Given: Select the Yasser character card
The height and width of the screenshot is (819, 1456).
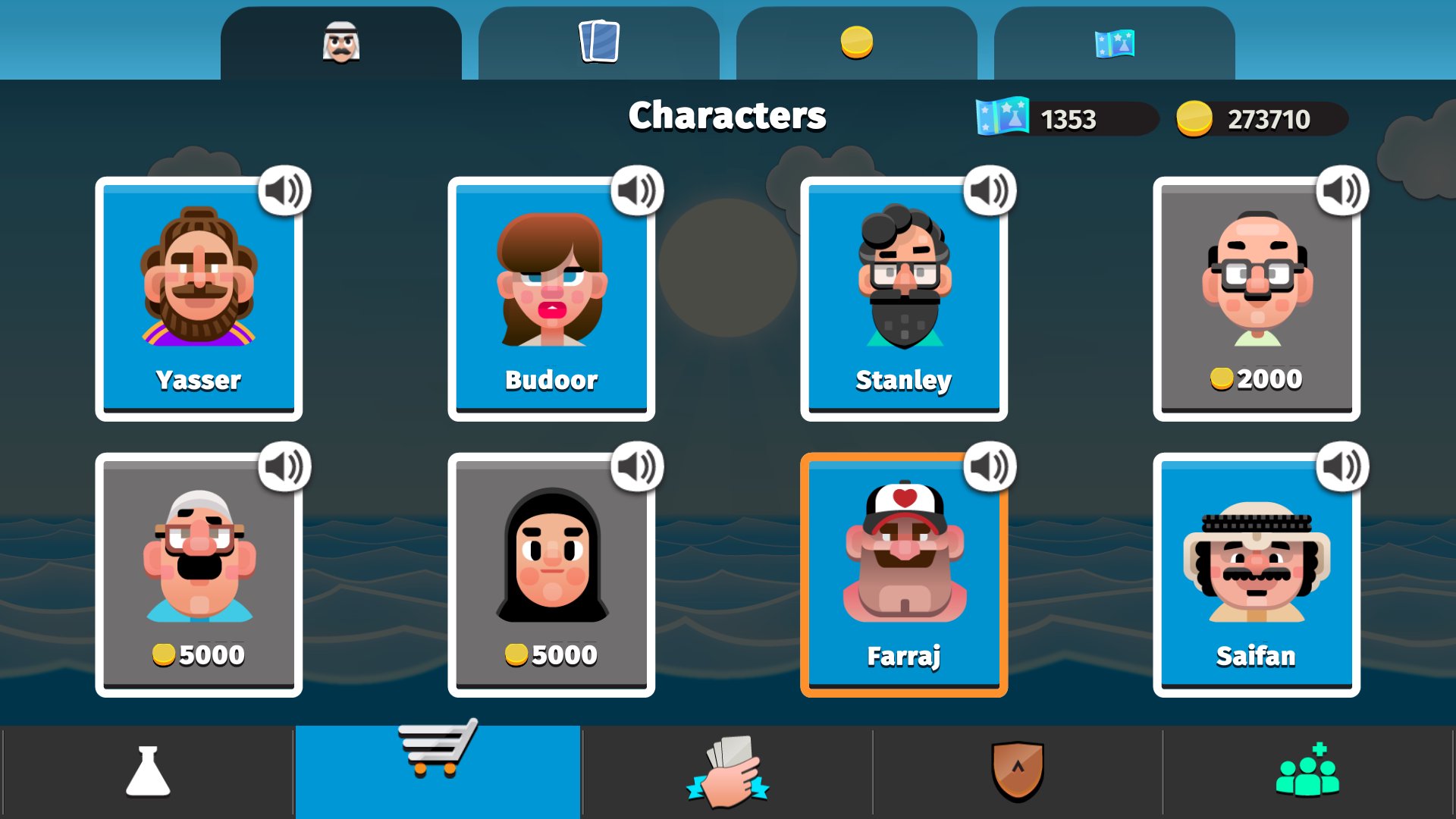Looking at the screenshot, I should [199, 300].
